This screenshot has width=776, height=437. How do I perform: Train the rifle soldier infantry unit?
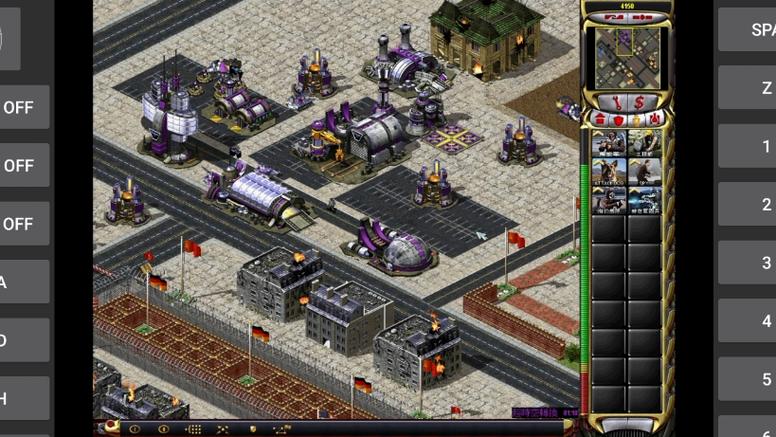coord(609,144)
